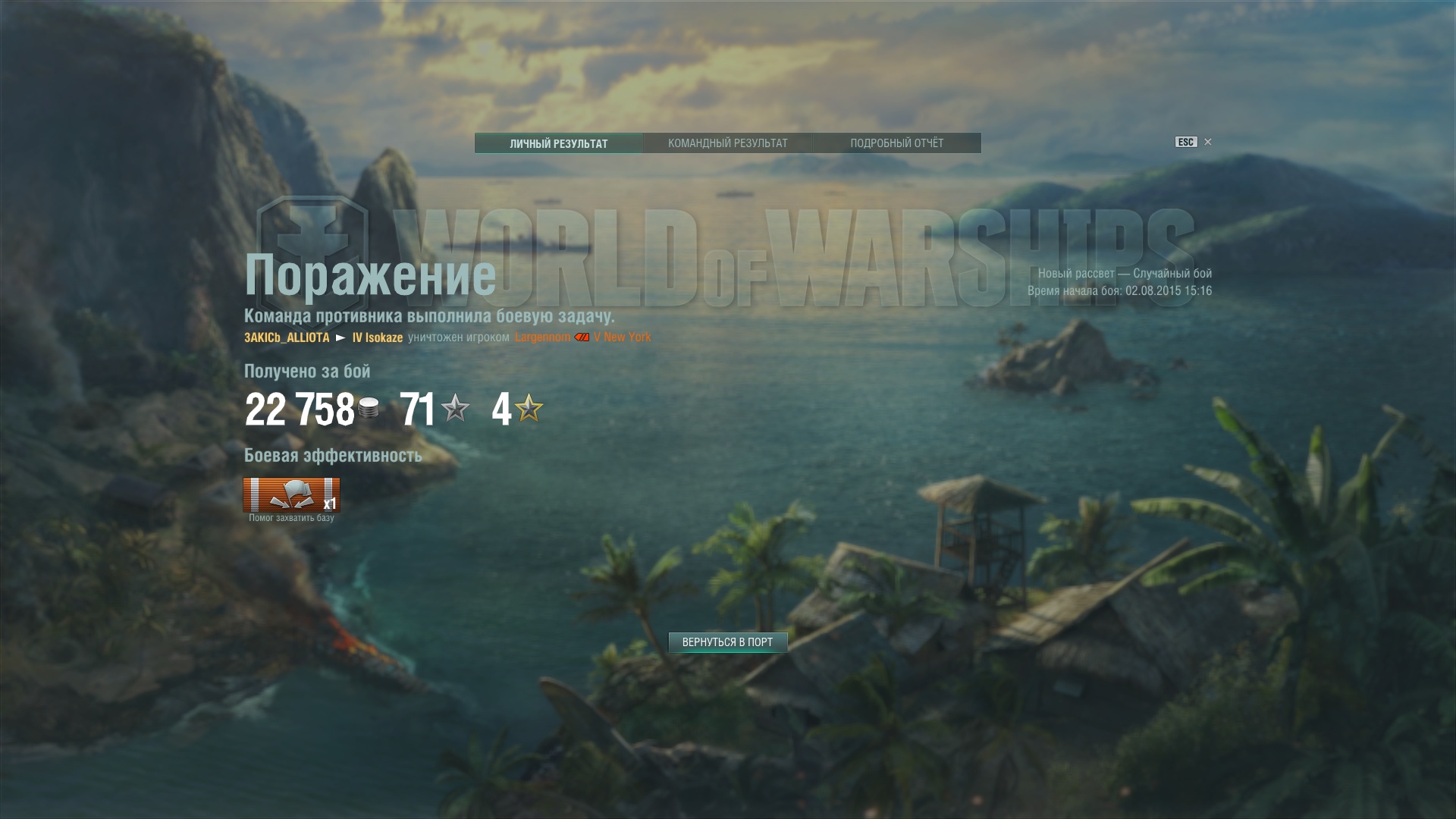Select the Помог захватить базу ribbon
This screenshot has width=1456, height=819.
pyautogui.click(x=291, y=495)
